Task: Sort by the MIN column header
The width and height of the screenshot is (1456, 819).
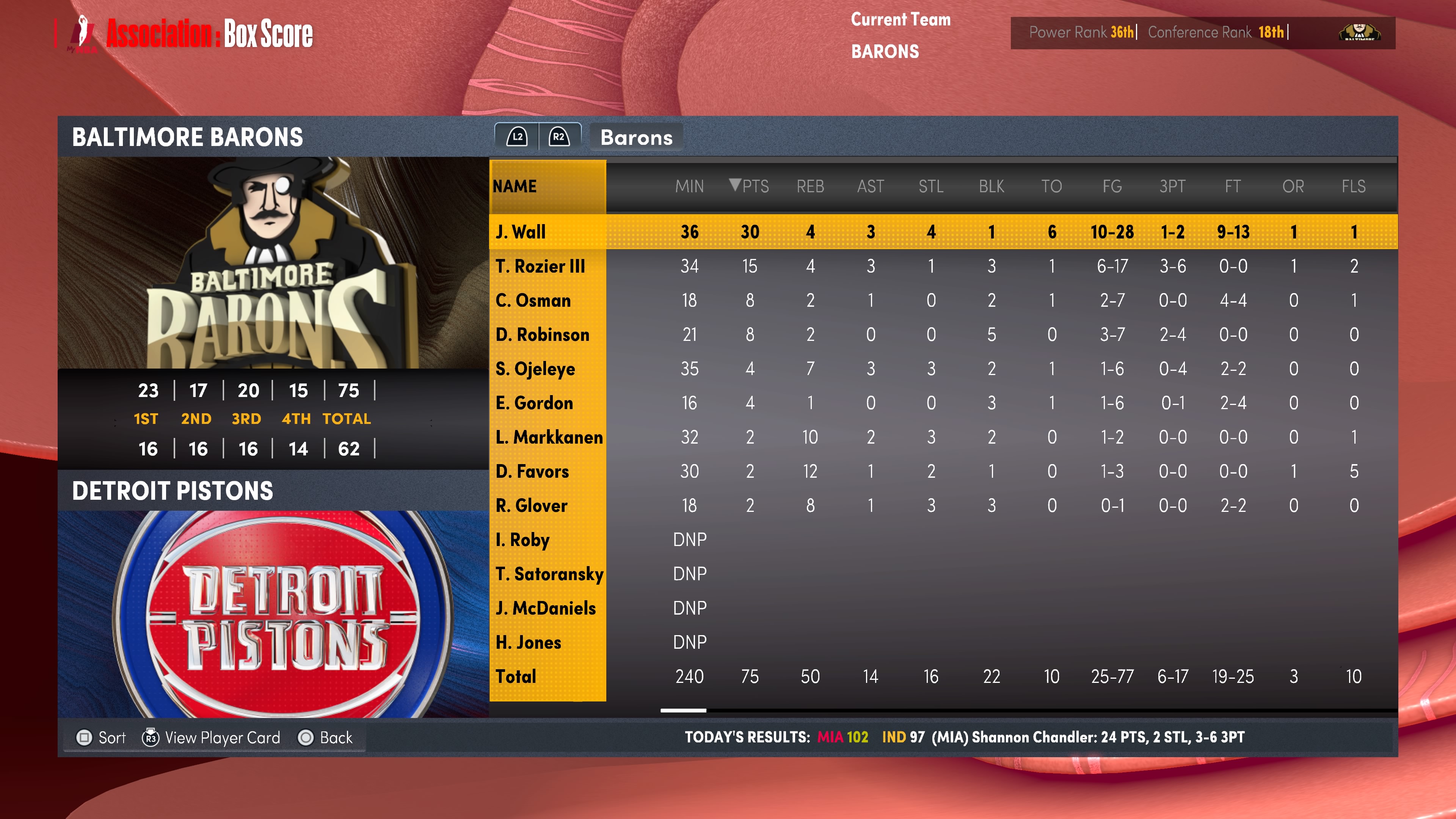Action: (689, 186)
